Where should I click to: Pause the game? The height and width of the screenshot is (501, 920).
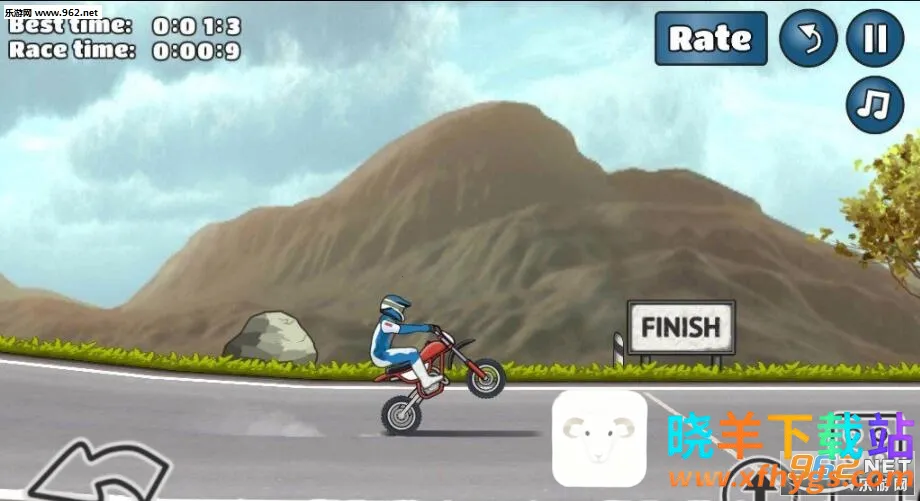click(x=875, y=39)
